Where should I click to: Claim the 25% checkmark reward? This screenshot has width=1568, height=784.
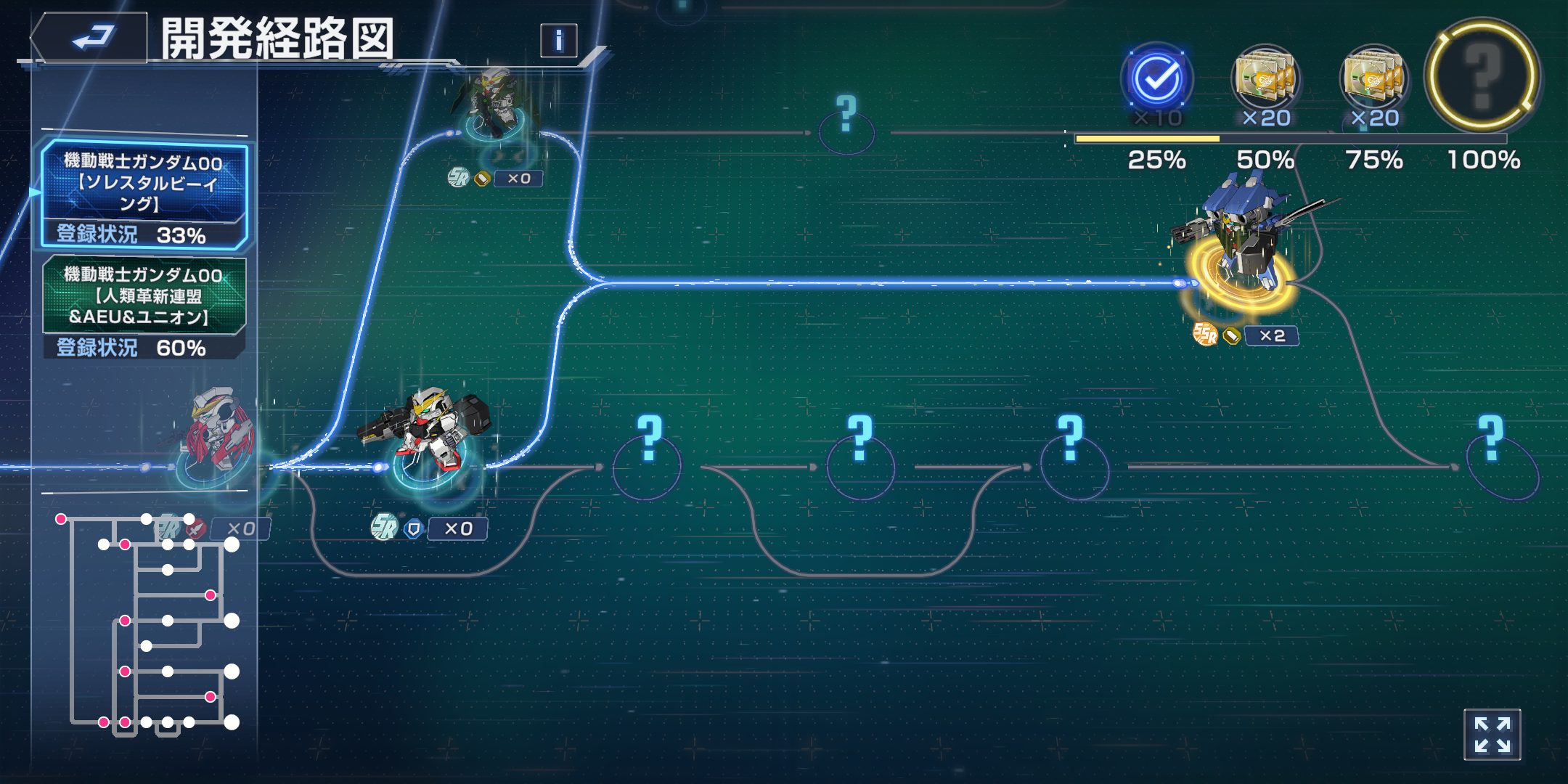tap(1156, 80)
